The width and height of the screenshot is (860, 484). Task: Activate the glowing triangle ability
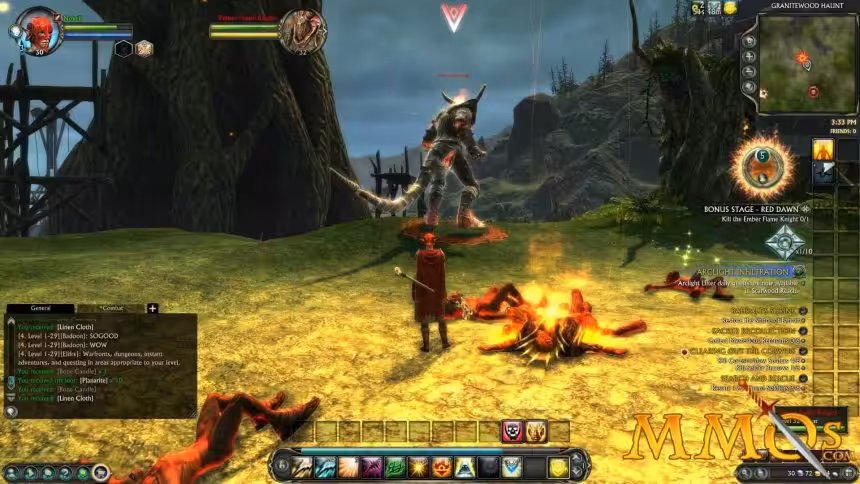pos(464,467)
